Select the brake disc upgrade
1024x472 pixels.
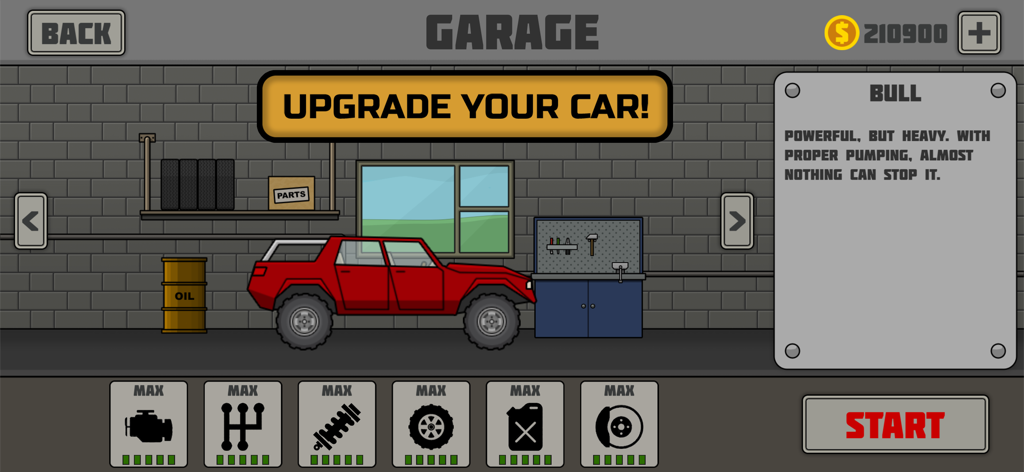click(619, 424)
